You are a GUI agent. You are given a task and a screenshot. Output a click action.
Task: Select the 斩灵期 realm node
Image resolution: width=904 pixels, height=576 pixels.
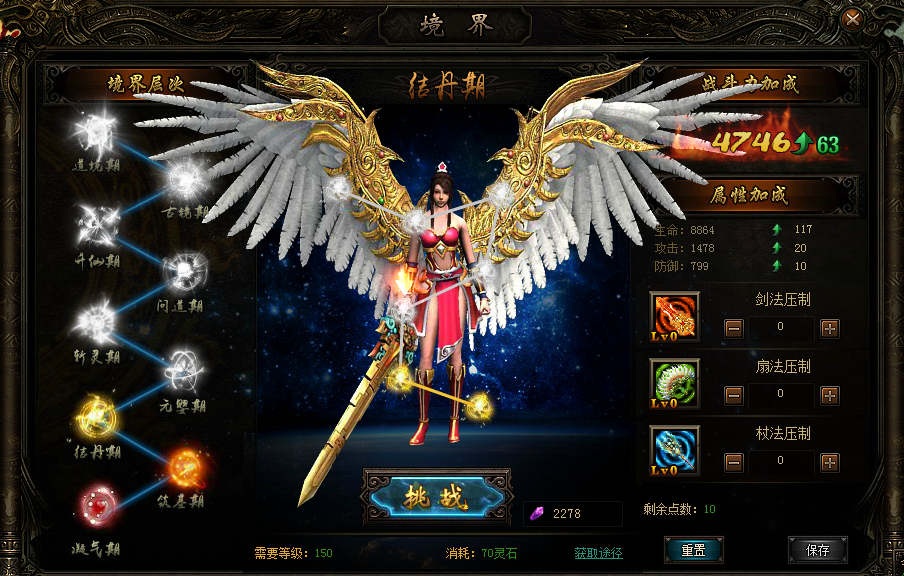tap(98, 321)
